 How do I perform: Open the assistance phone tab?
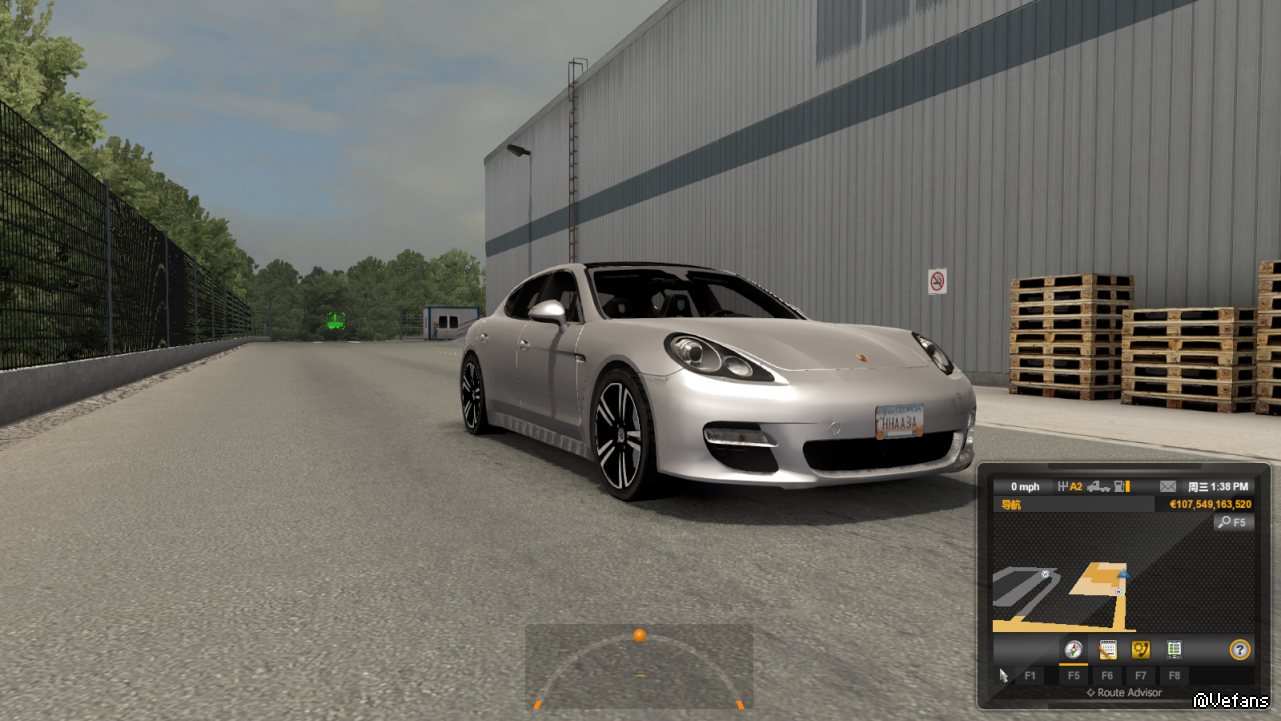click(x=1140, y=650)
